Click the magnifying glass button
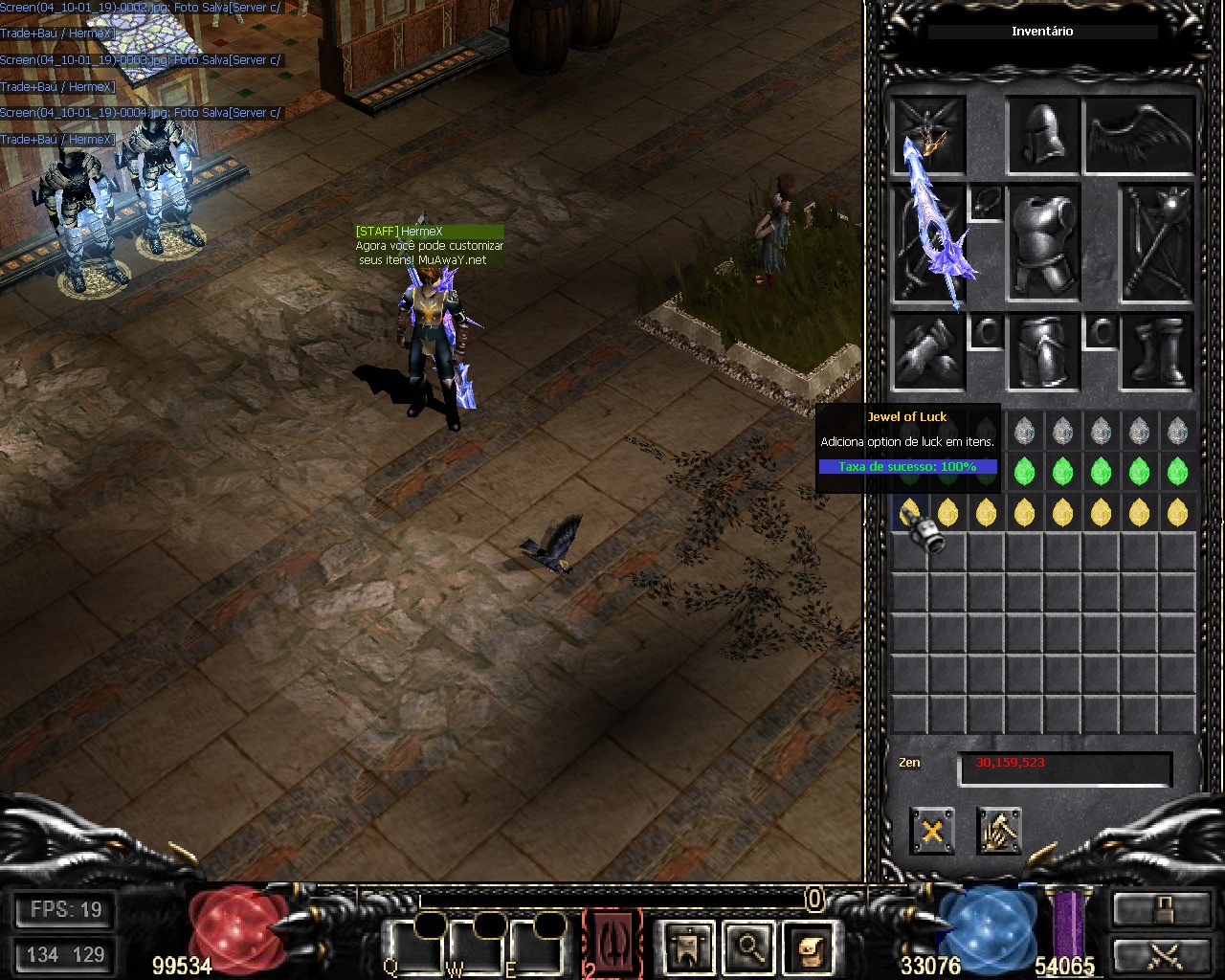 coord(749,947)
